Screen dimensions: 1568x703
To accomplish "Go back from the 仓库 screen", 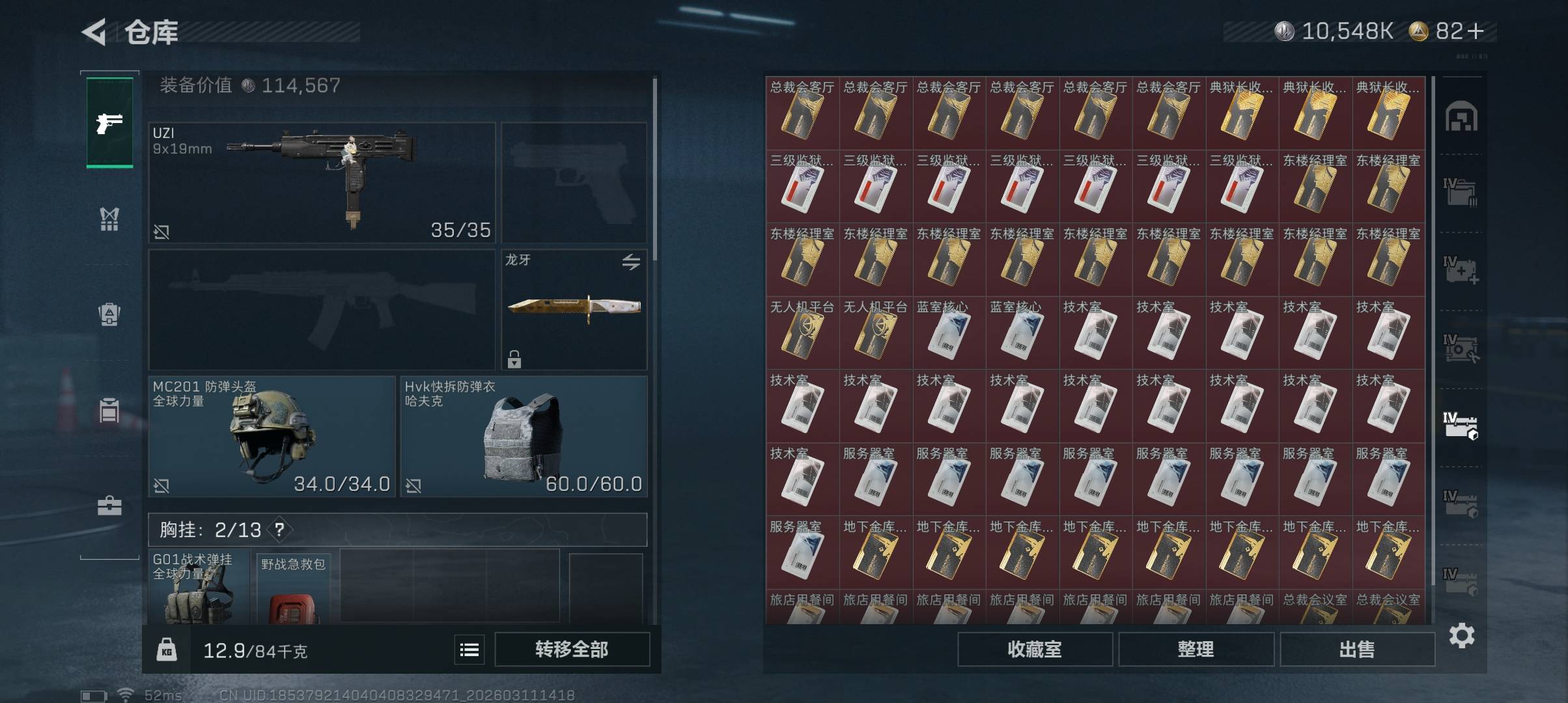I will pyautogui.click(x=94, y=32).
